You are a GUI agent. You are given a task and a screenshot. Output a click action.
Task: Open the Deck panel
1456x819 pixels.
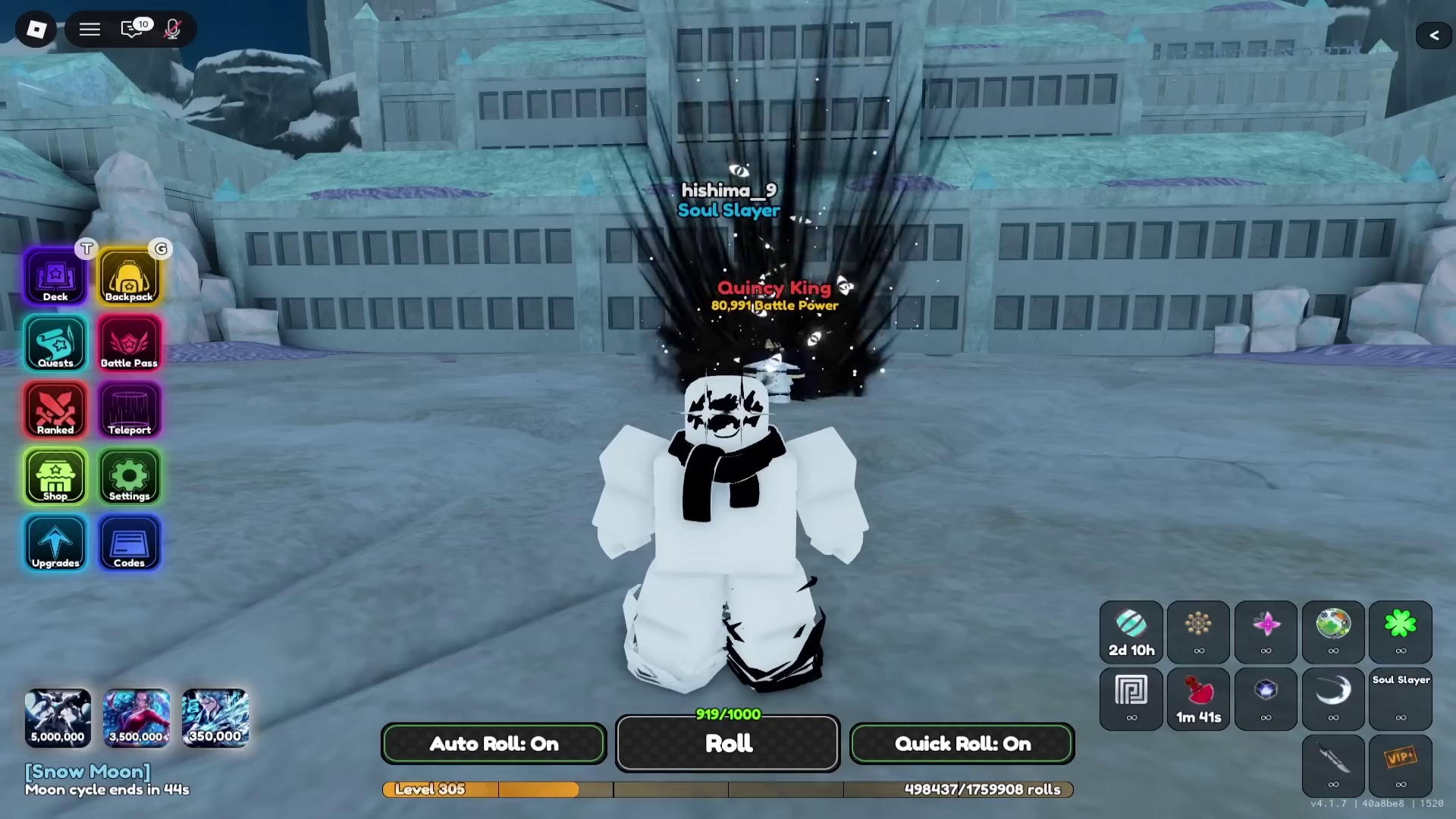(x=55, y=275)
